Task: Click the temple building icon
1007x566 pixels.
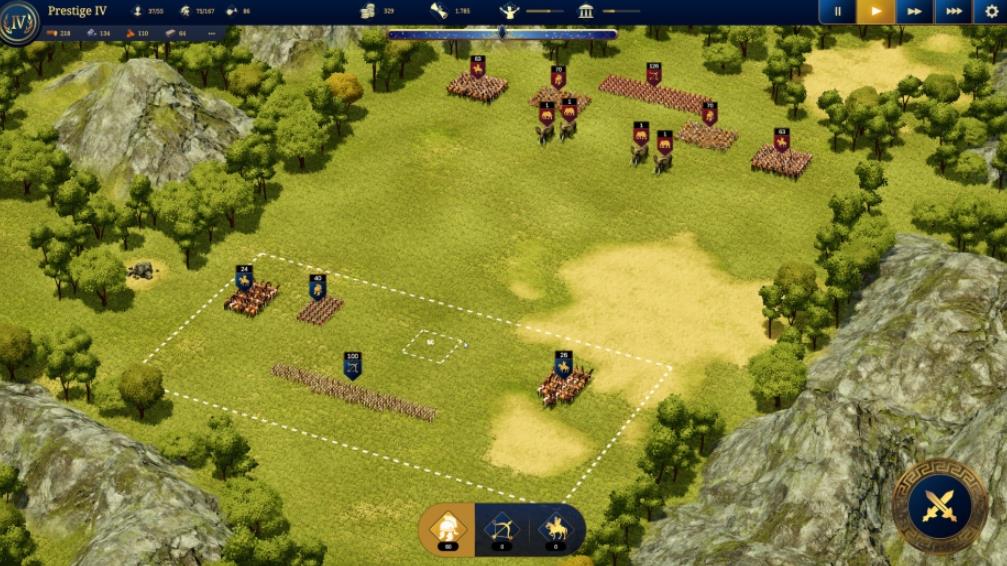Action: click(586, 11)
